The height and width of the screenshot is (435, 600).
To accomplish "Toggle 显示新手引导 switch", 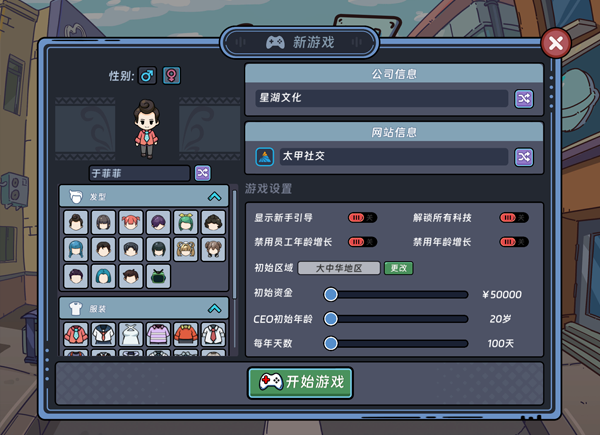I will 361,217.
